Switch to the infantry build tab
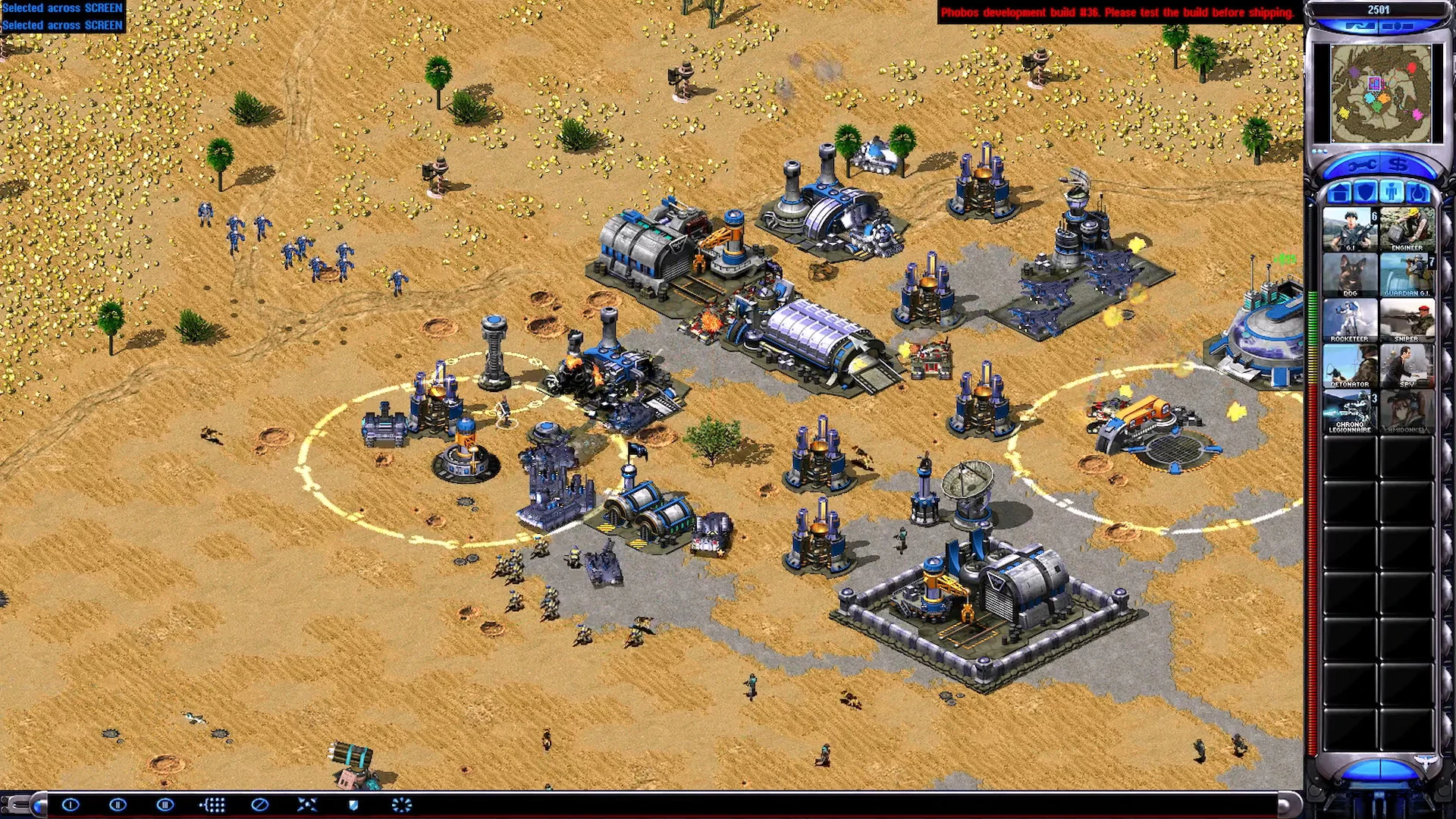Image resolution: width=1456 pixels, height=819 pixels. pos(1392,193)
